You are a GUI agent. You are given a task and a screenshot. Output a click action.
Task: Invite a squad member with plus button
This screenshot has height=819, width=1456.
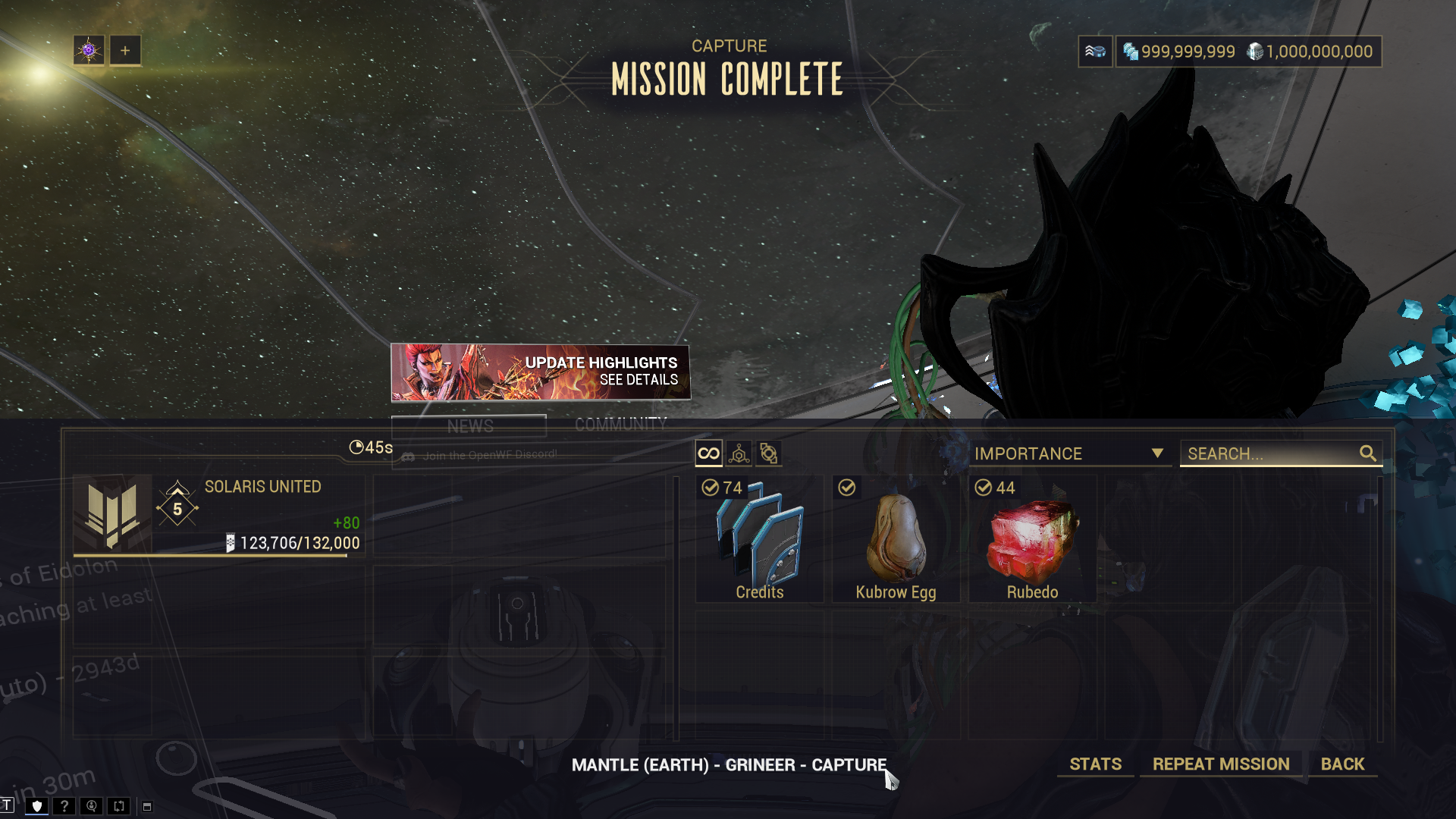[125, 51]
